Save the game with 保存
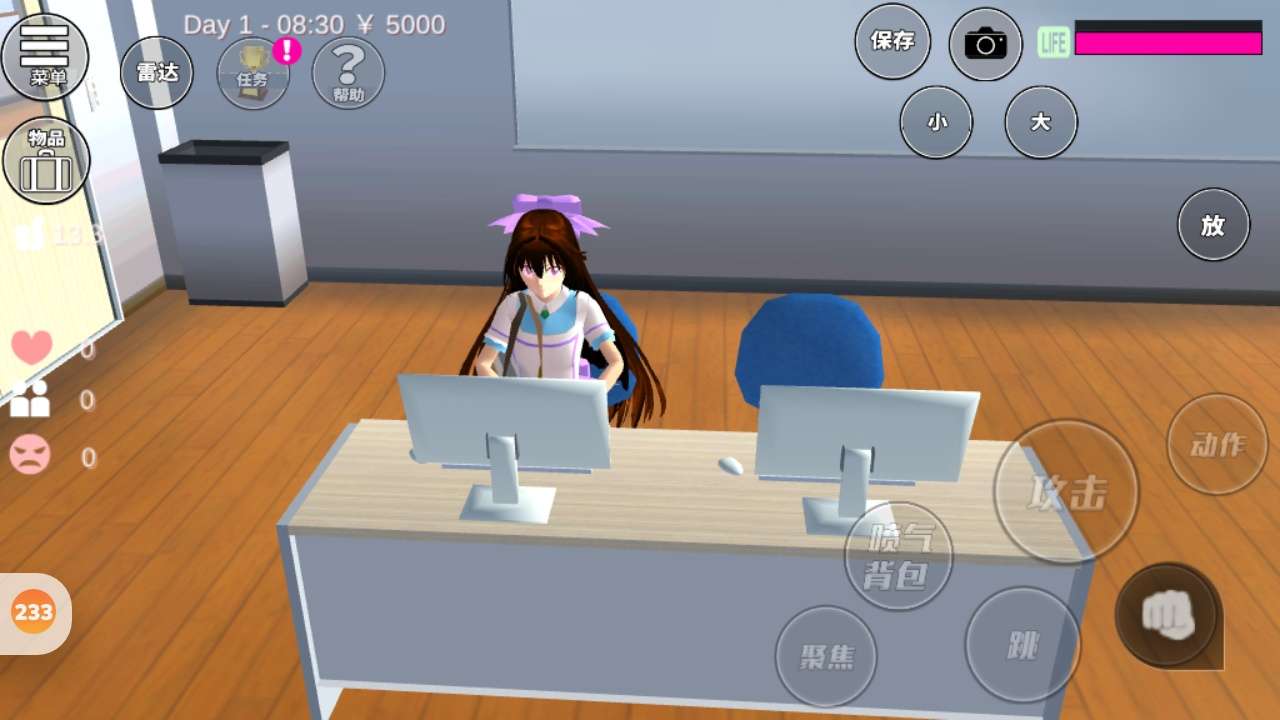 [893, 41]
